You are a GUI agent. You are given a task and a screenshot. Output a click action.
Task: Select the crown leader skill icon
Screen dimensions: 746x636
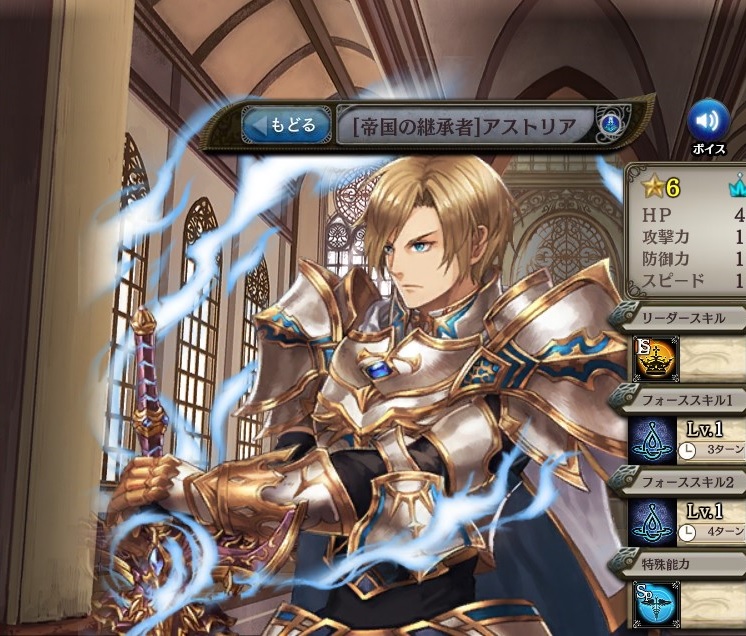click(x=655, y=359)
